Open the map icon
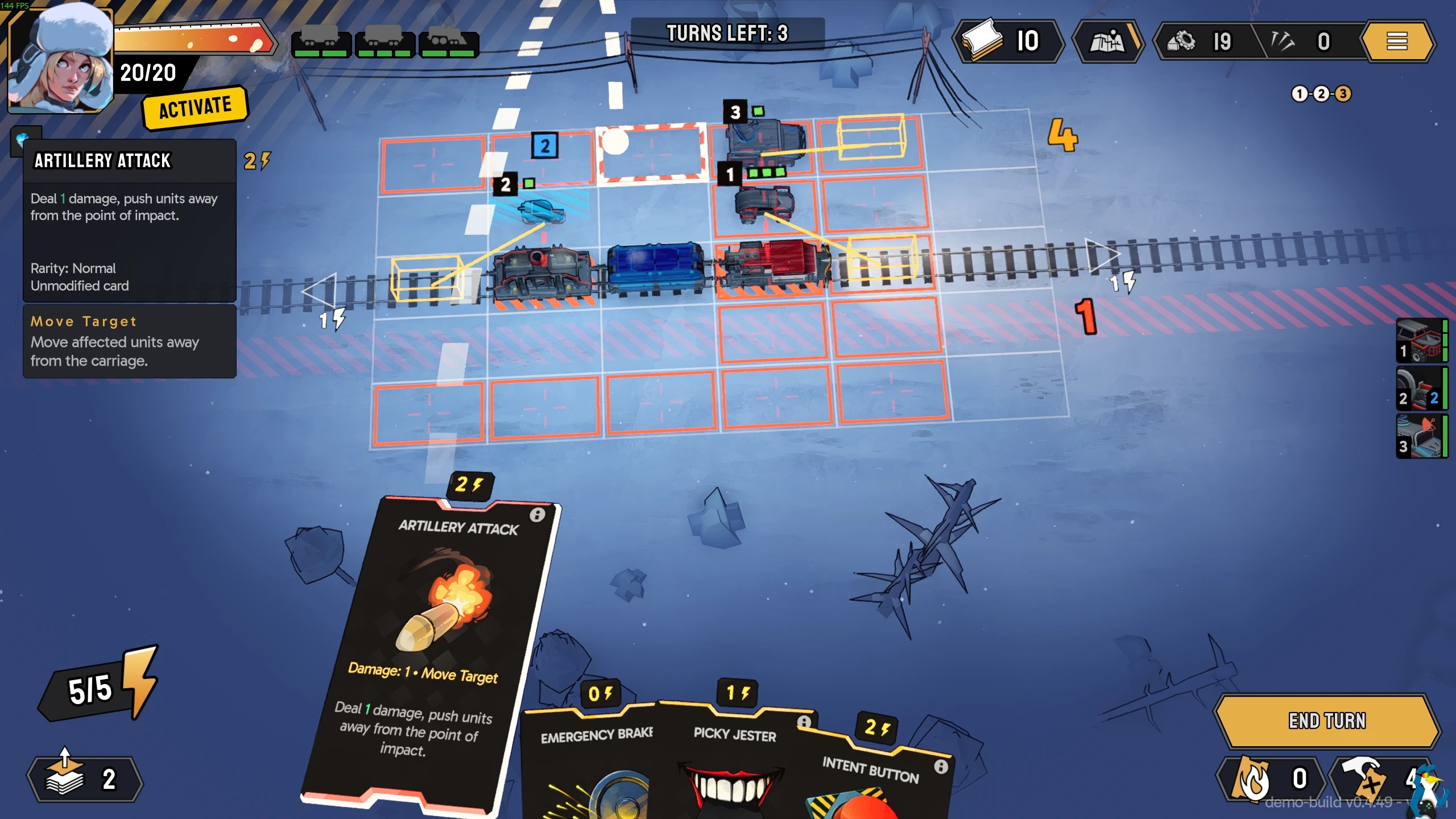This screenshot has width=1456, height=819. [1107, 41]
